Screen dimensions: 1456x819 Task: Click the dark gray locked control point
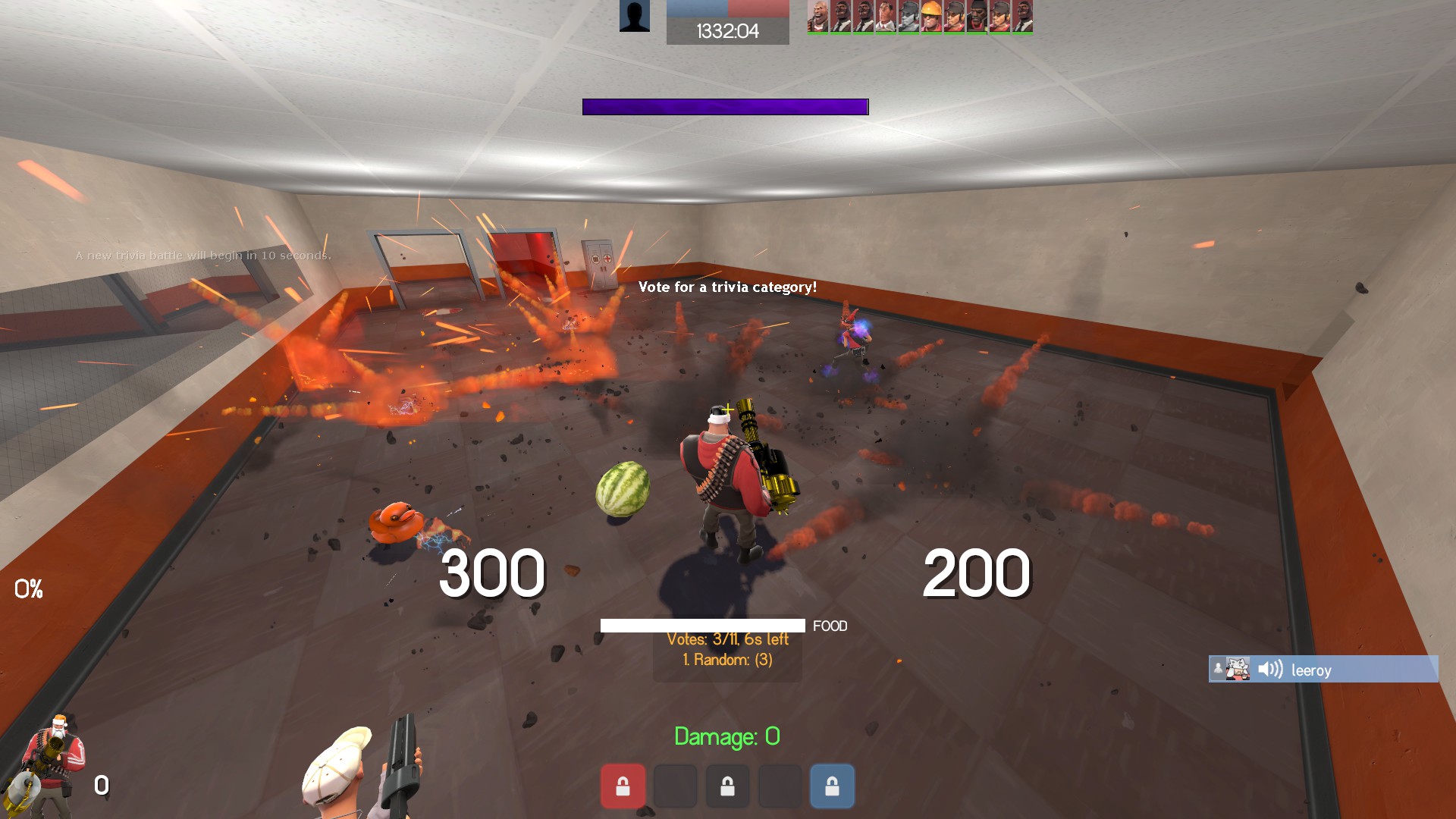point(727,786)
